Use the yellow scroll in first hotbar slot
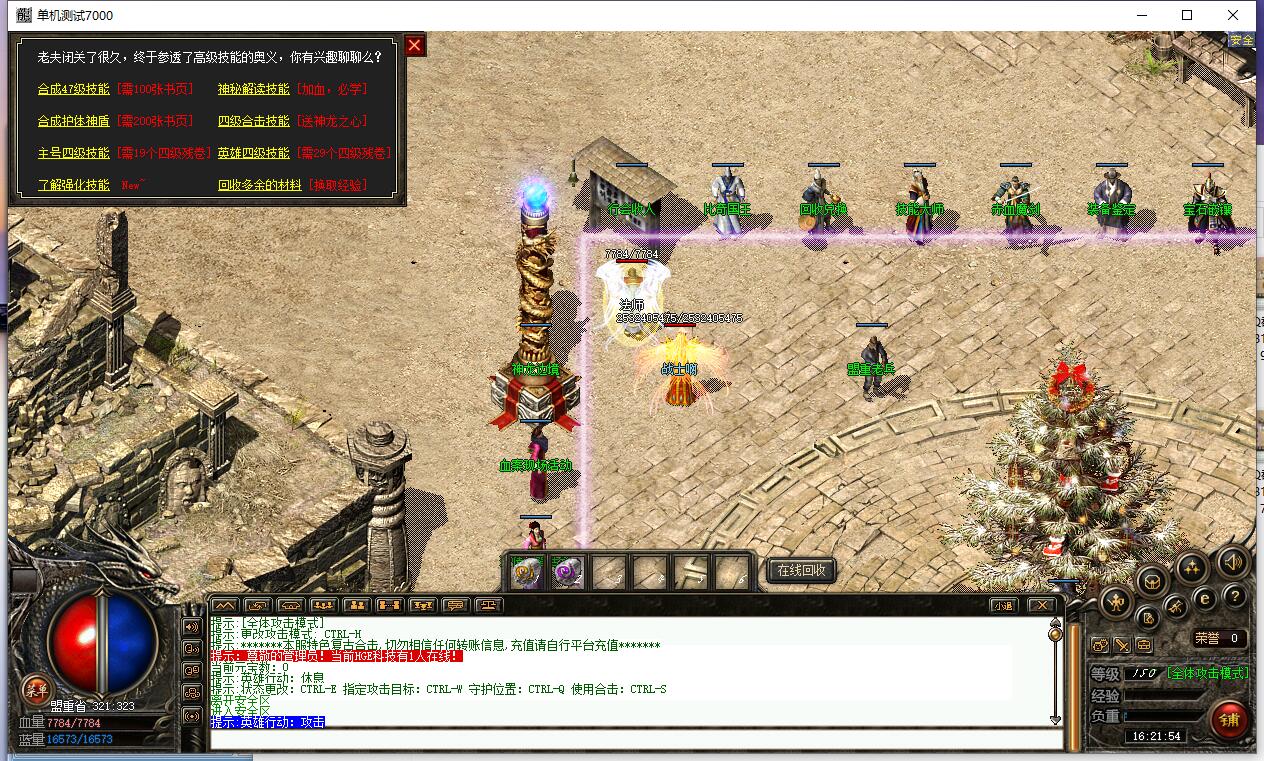Screen dimensions: 1264x761 [527, 572]
